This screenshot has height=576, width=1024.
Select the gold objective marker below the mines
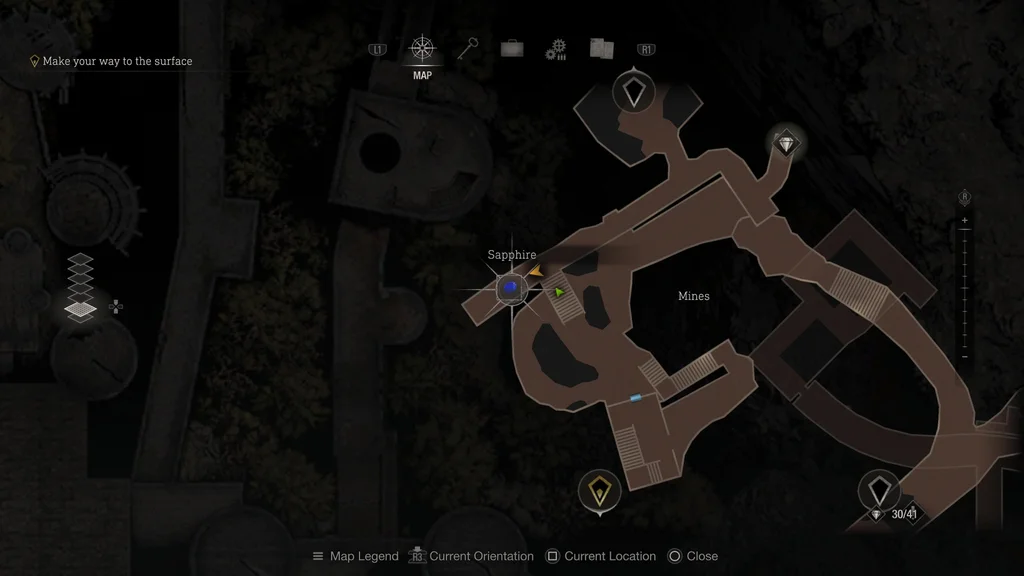[599, 490]
